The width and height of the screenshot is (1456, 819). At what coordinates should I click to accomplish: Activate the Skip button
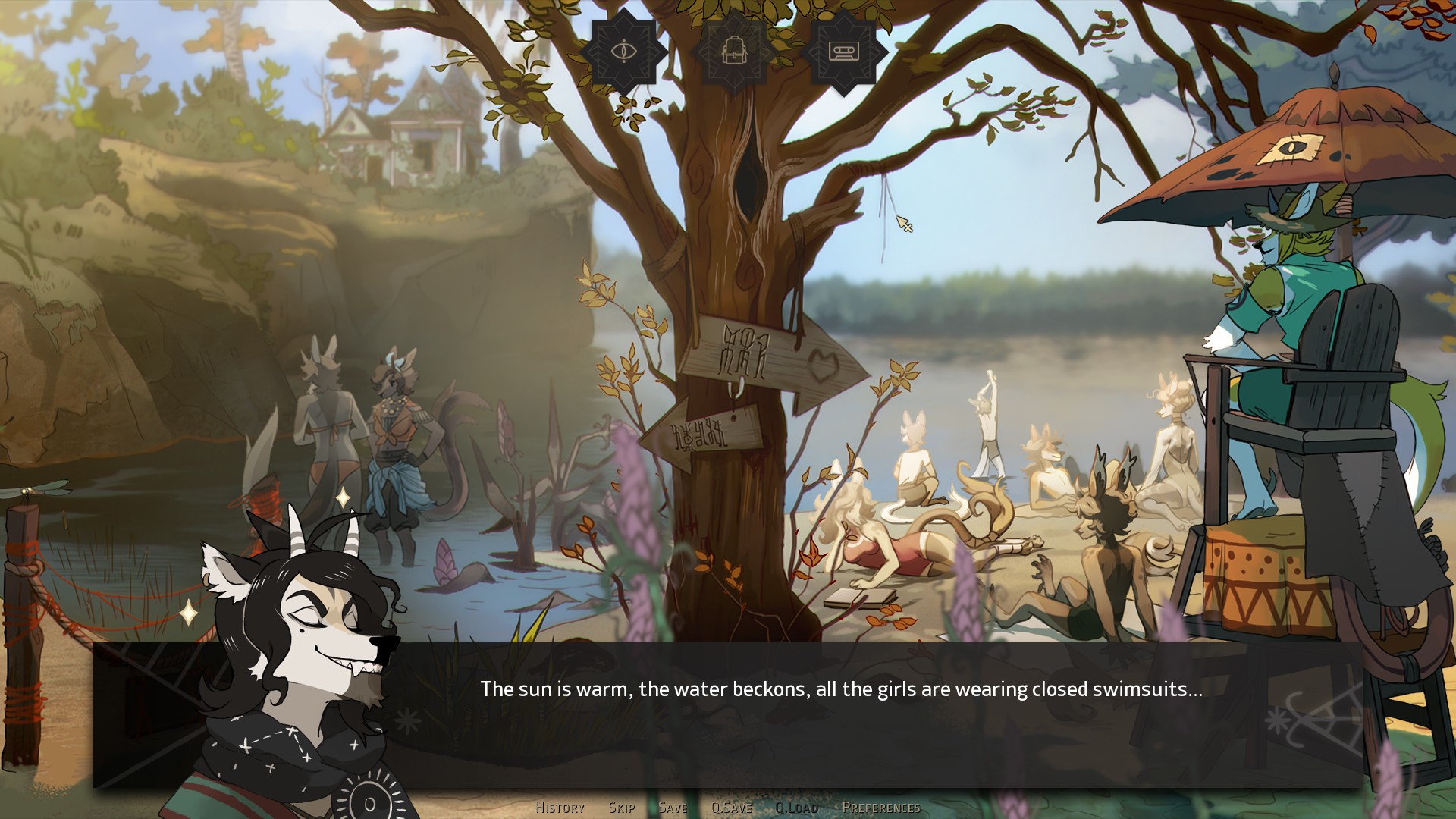[x=622, y=808]
